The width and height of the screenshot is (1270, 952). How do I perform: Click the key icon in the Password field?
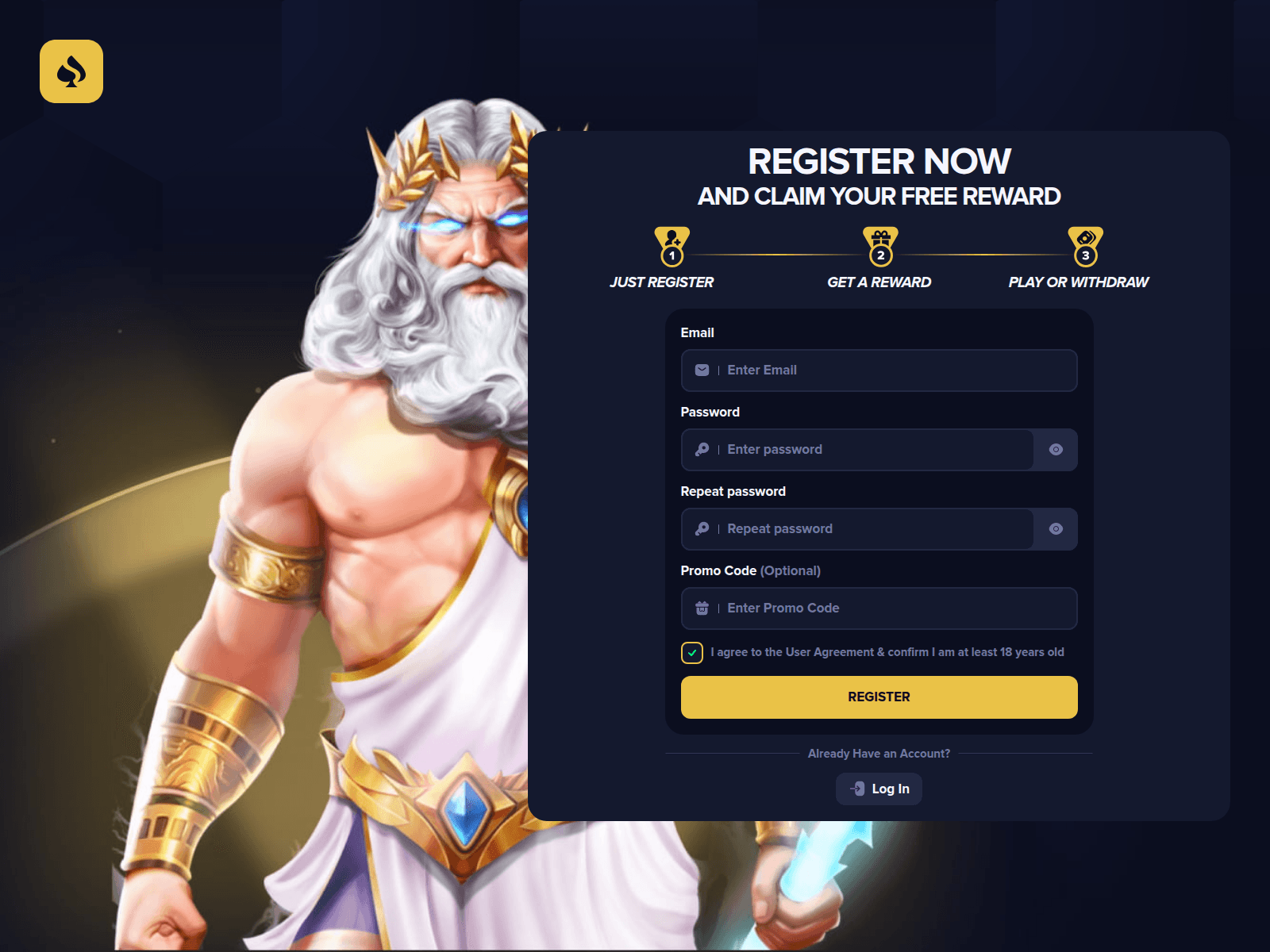702,449
